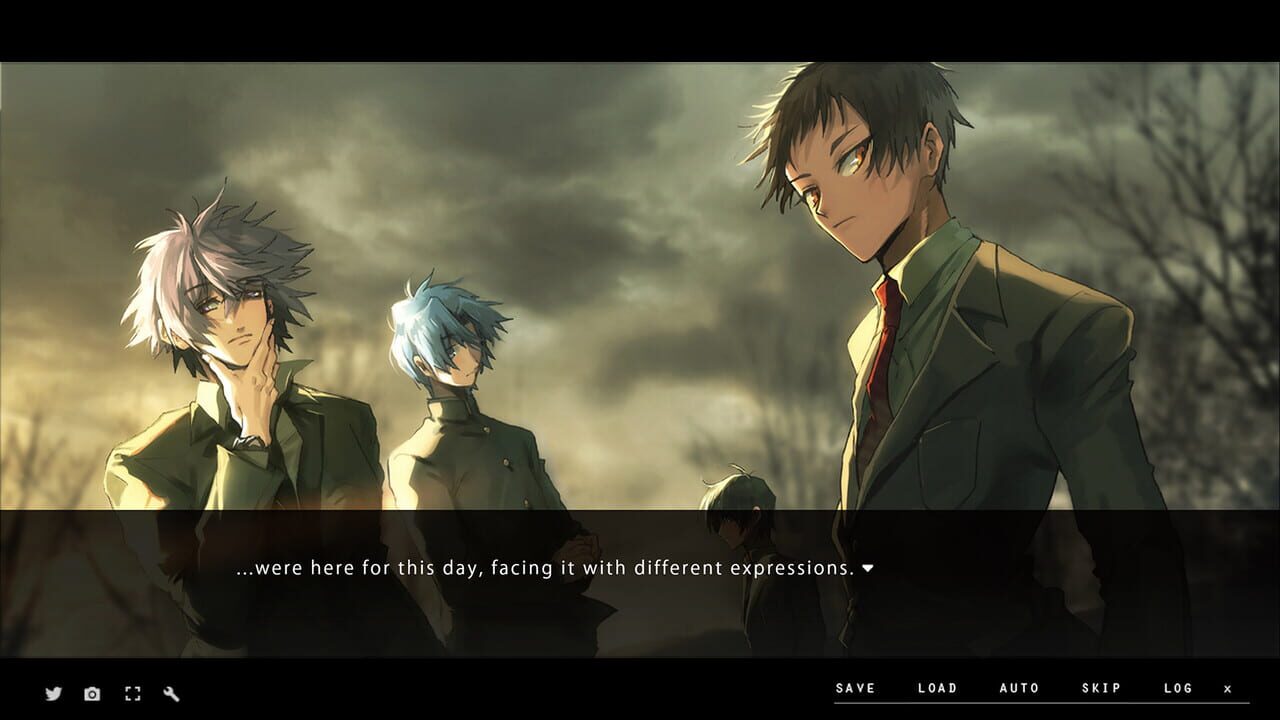Click the x icon beside LOG
Viewport: 1280px width, 720px height.
1227,688
